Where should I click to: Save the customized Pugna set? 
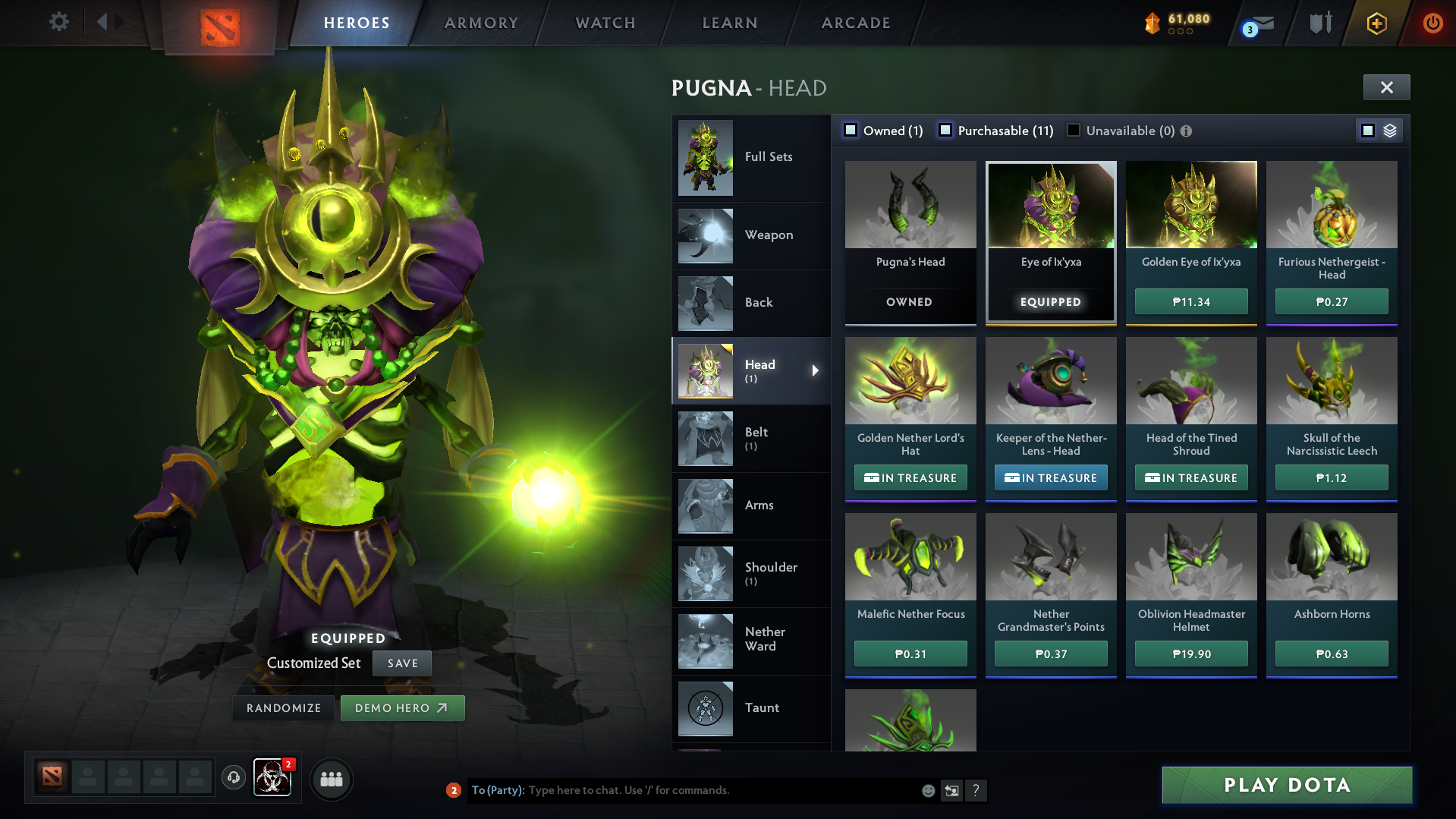click(x=401, y=663)
